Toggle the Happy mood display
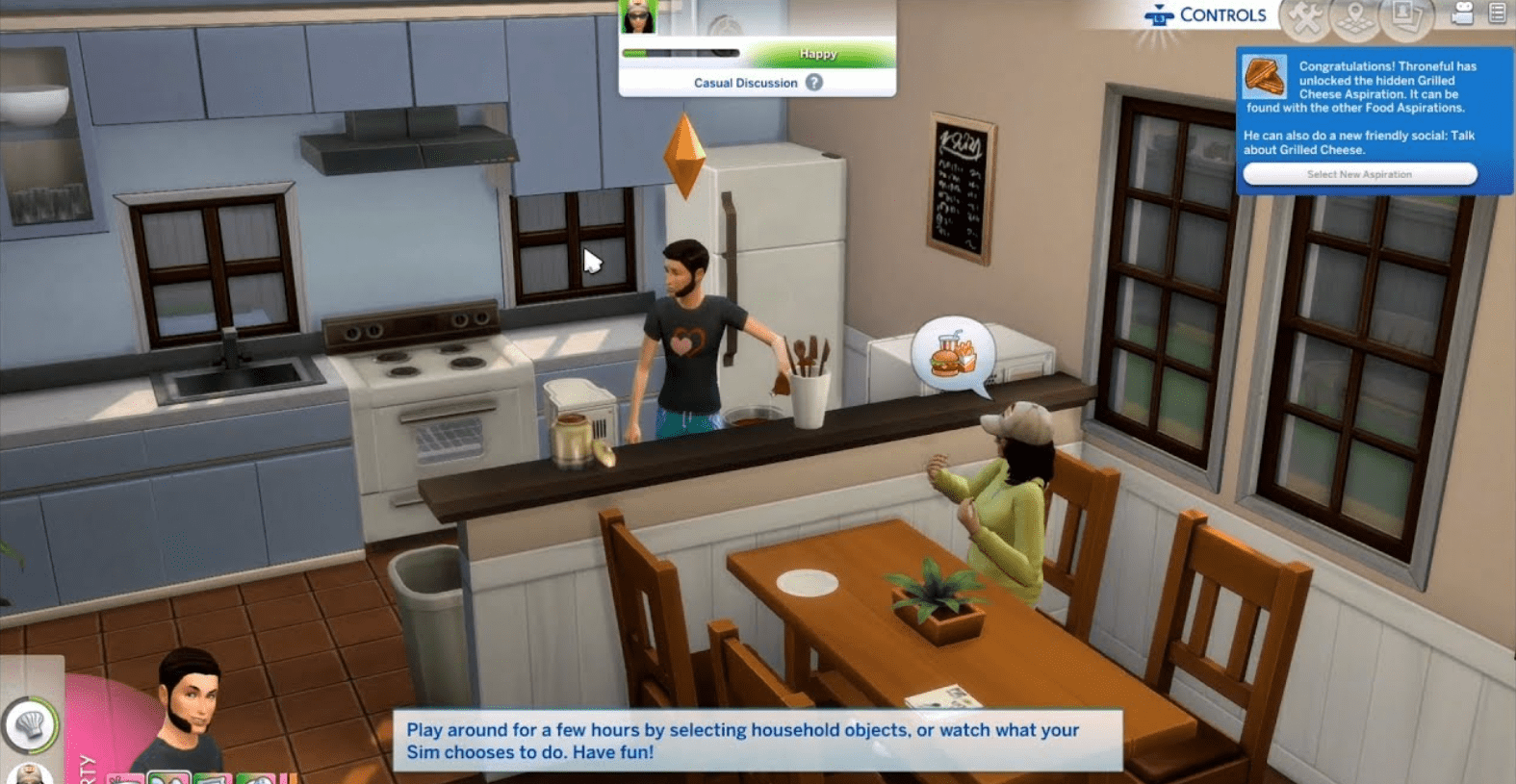This screenshot has width=1516, height=784. point(816,54)
